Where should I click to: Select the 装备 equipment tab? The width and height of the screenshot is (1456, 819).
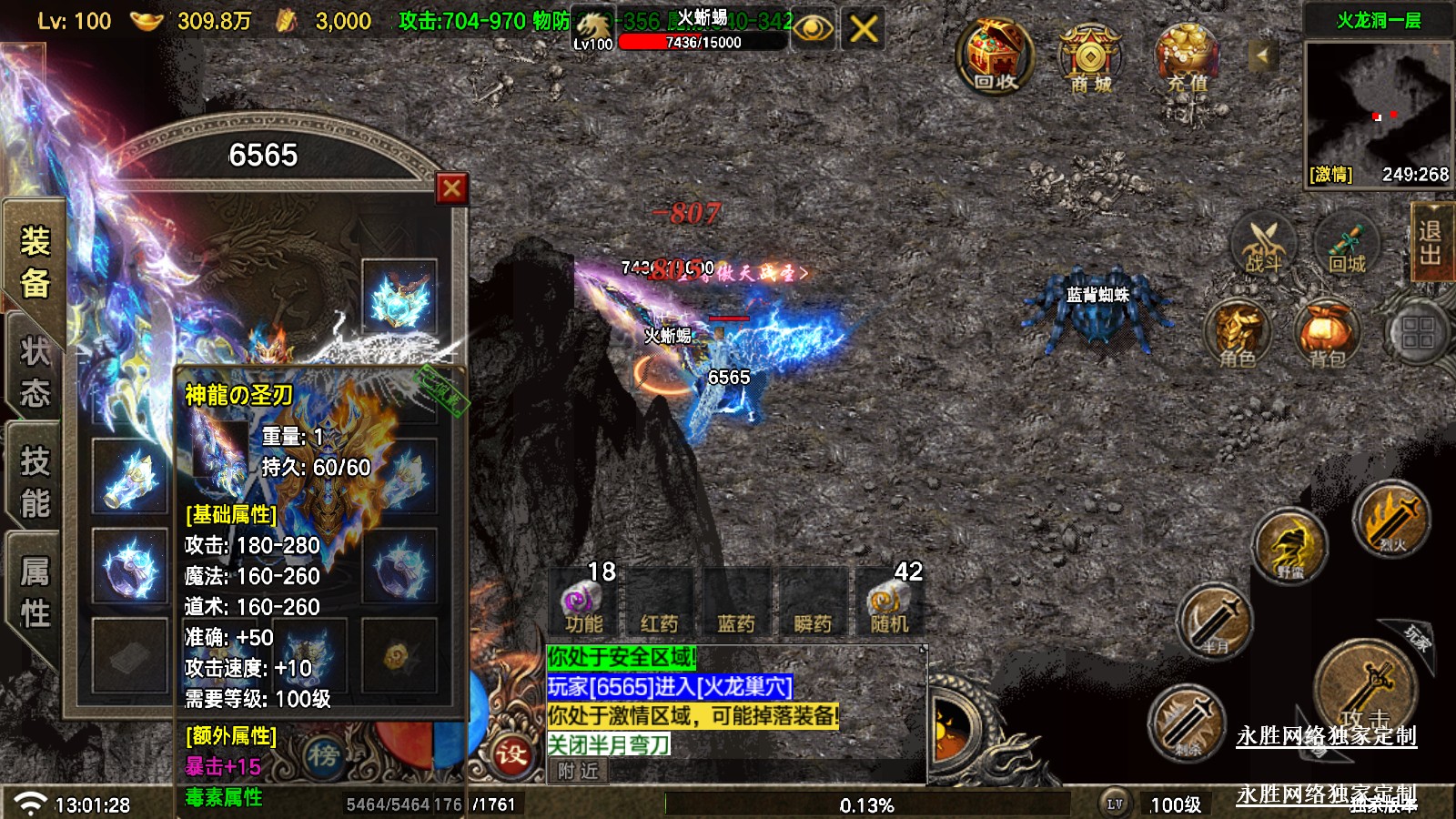pyautogui.click(x=35, y=262)
